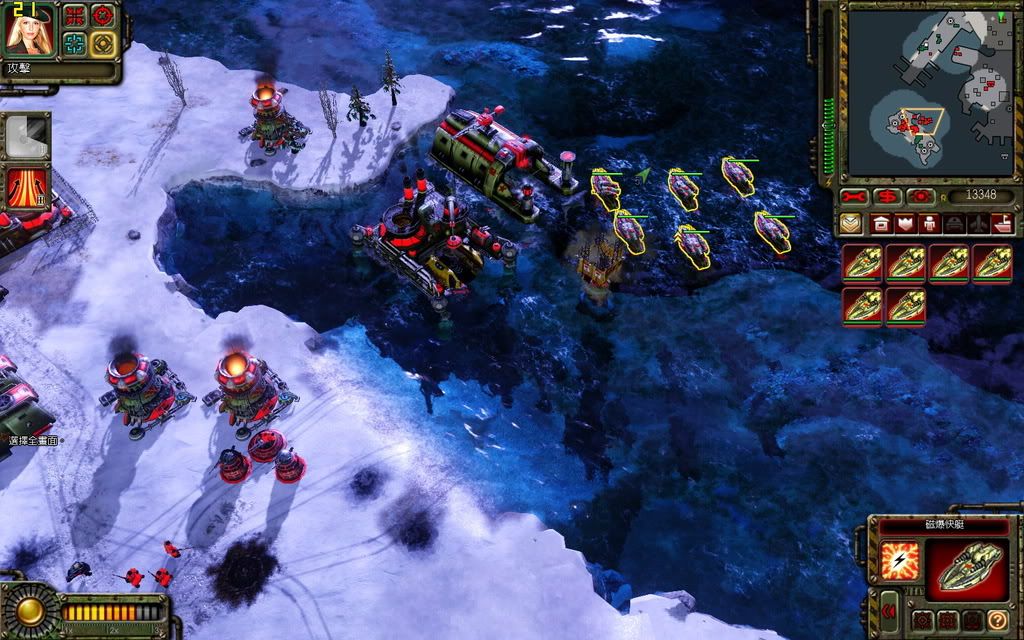
Task: Select the red aggressive stance button
Action: click(x=76, y=16)
